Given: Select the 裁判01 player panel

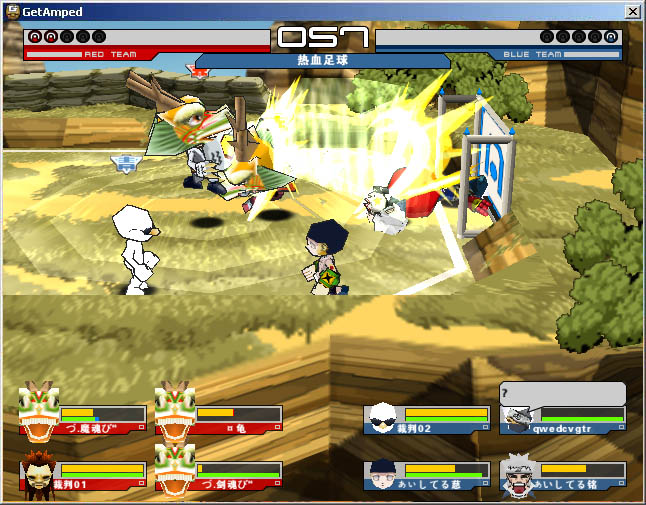Looking at the screenshot, I should (84, 474).
